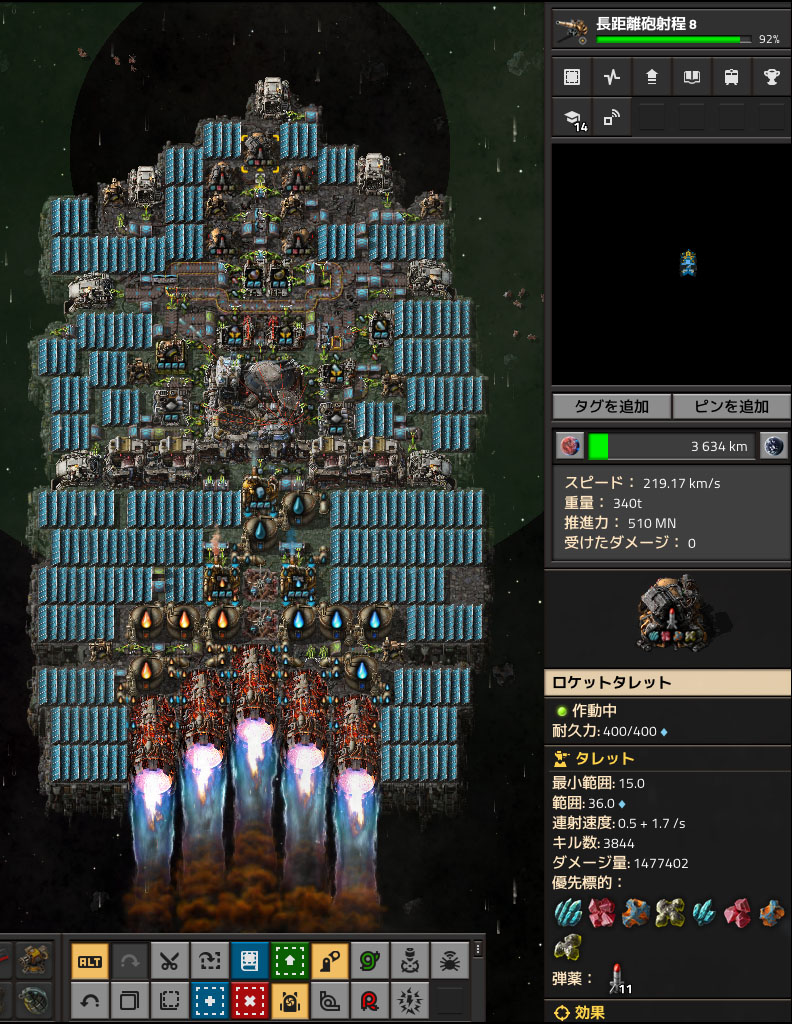Screen dimensions: 792x1024
Task: Toggle the ALT mode button
Action: (x=90, y=961)
